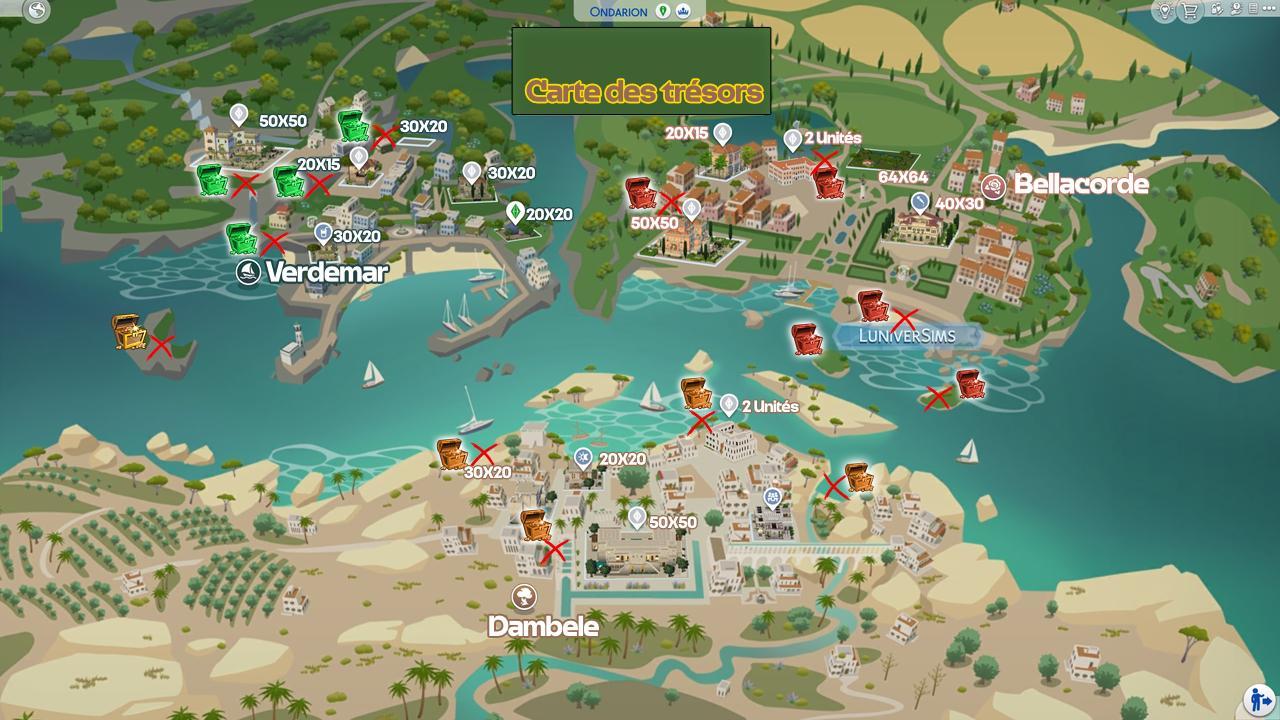Select the 20X15 lot pin in Bellacorde
1280x720 pixels.
pyautogui.click(x=722, y=133)
